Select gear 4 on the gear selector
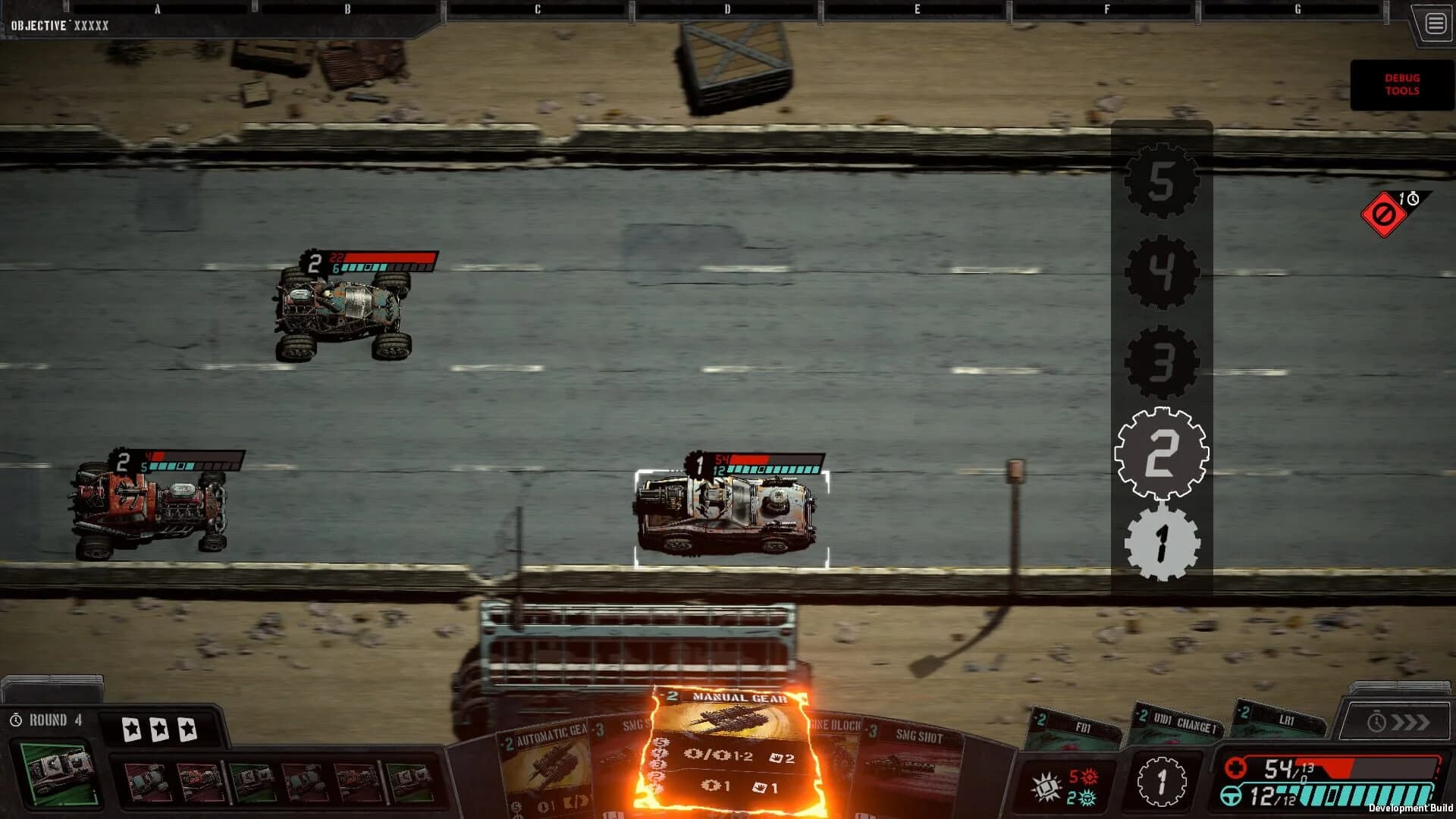The height and width of the screenshot is (819, 1456). click(1161, 271)
